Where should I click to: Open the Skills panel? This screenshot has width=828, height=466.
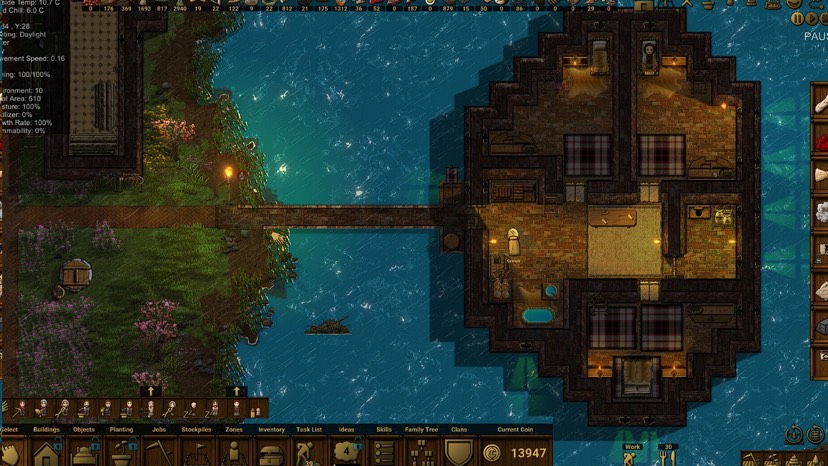[384, 452]
